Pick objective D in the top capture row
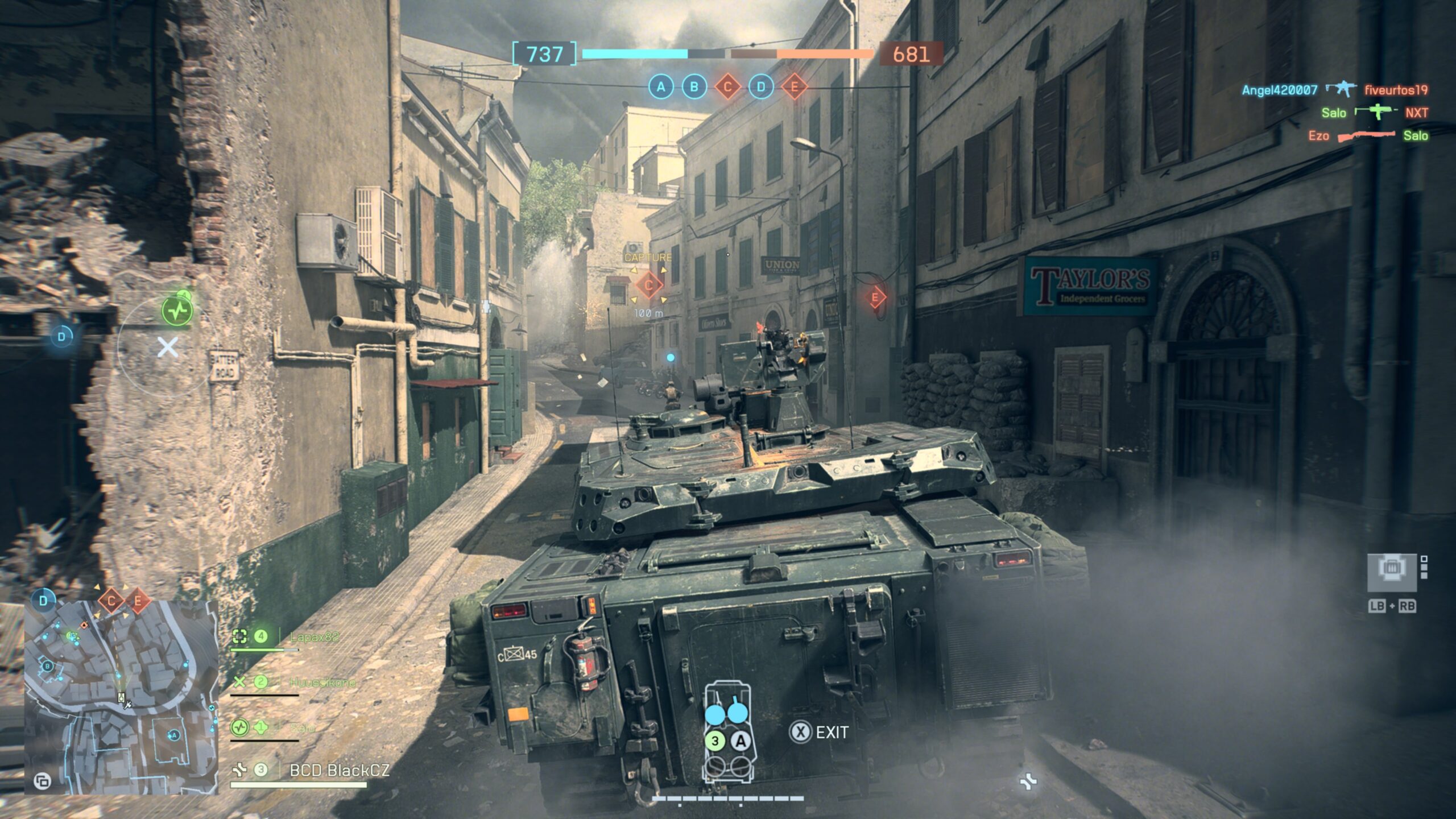 tap(761, 87)
